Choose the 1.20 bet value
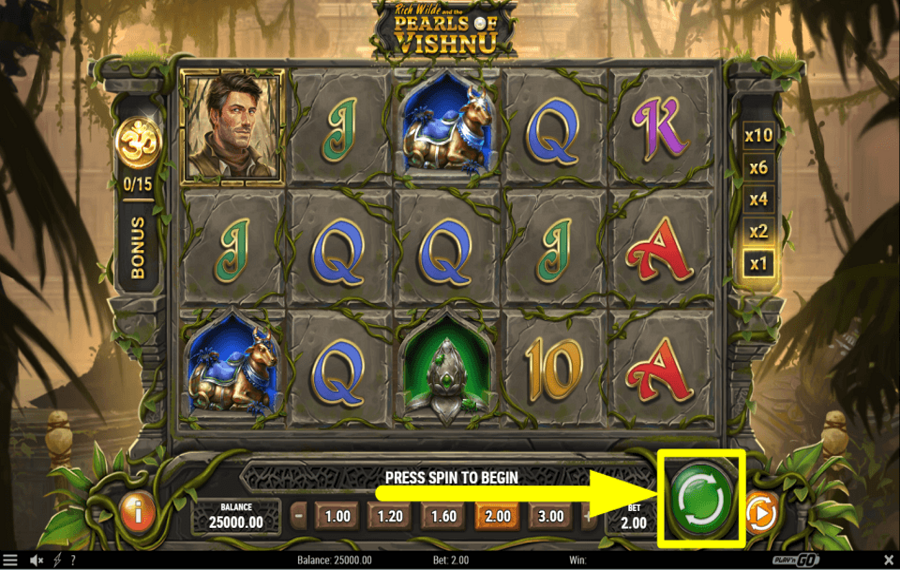The height and width of the screenshot is (570, 900). [x=392, y=517]
